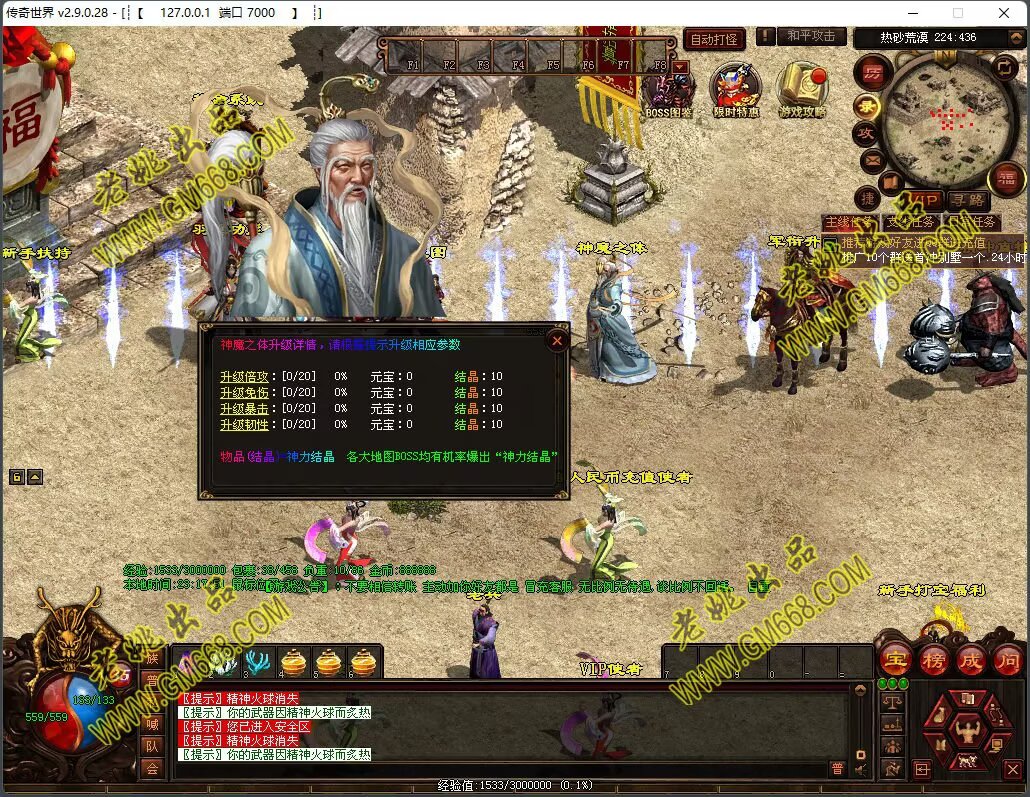Open the 宝 treasure shop orb
This screenshot has width=1030, height=797.
point(895,660)
